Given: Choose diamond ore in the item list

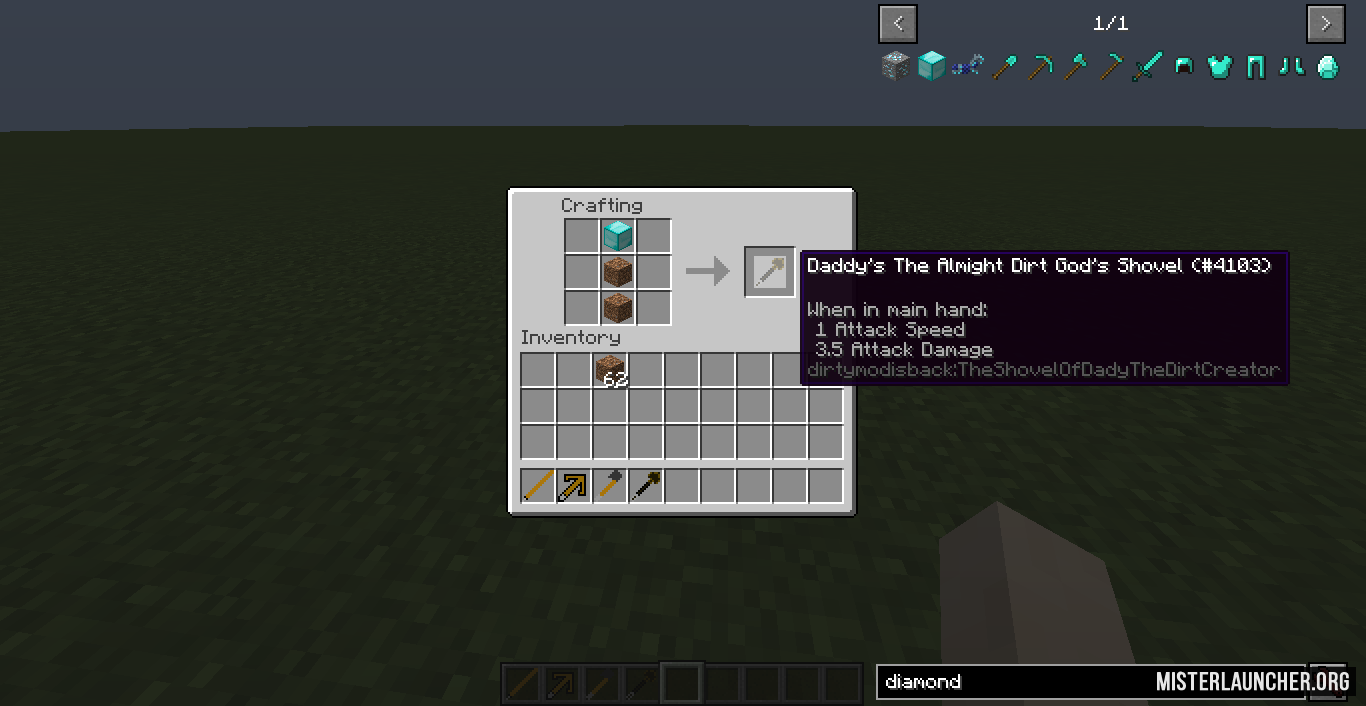Looking at the screenshot, I should 895,67.
